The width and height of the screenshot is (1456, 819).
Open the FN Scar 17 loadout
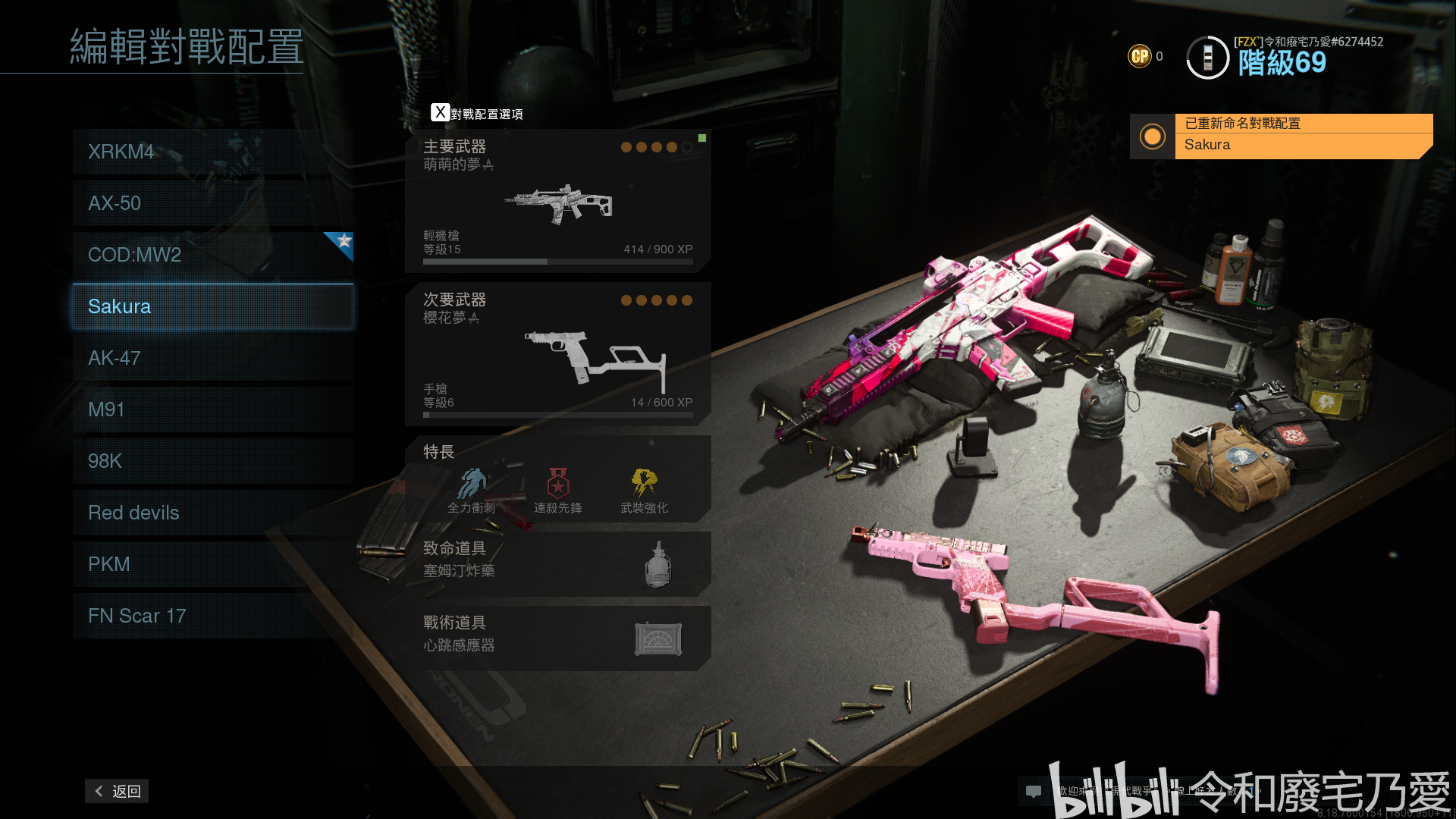212,616
